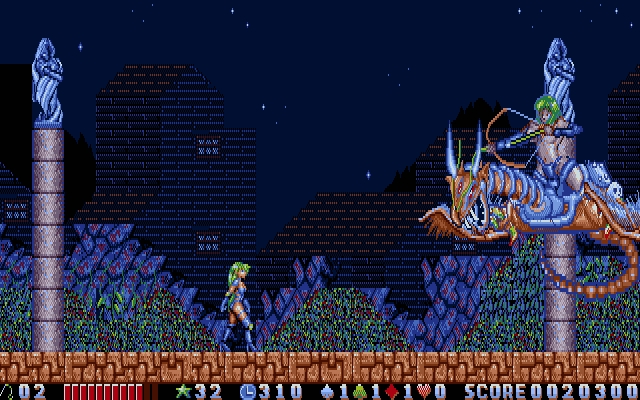Select the green club suit icon

361,391
